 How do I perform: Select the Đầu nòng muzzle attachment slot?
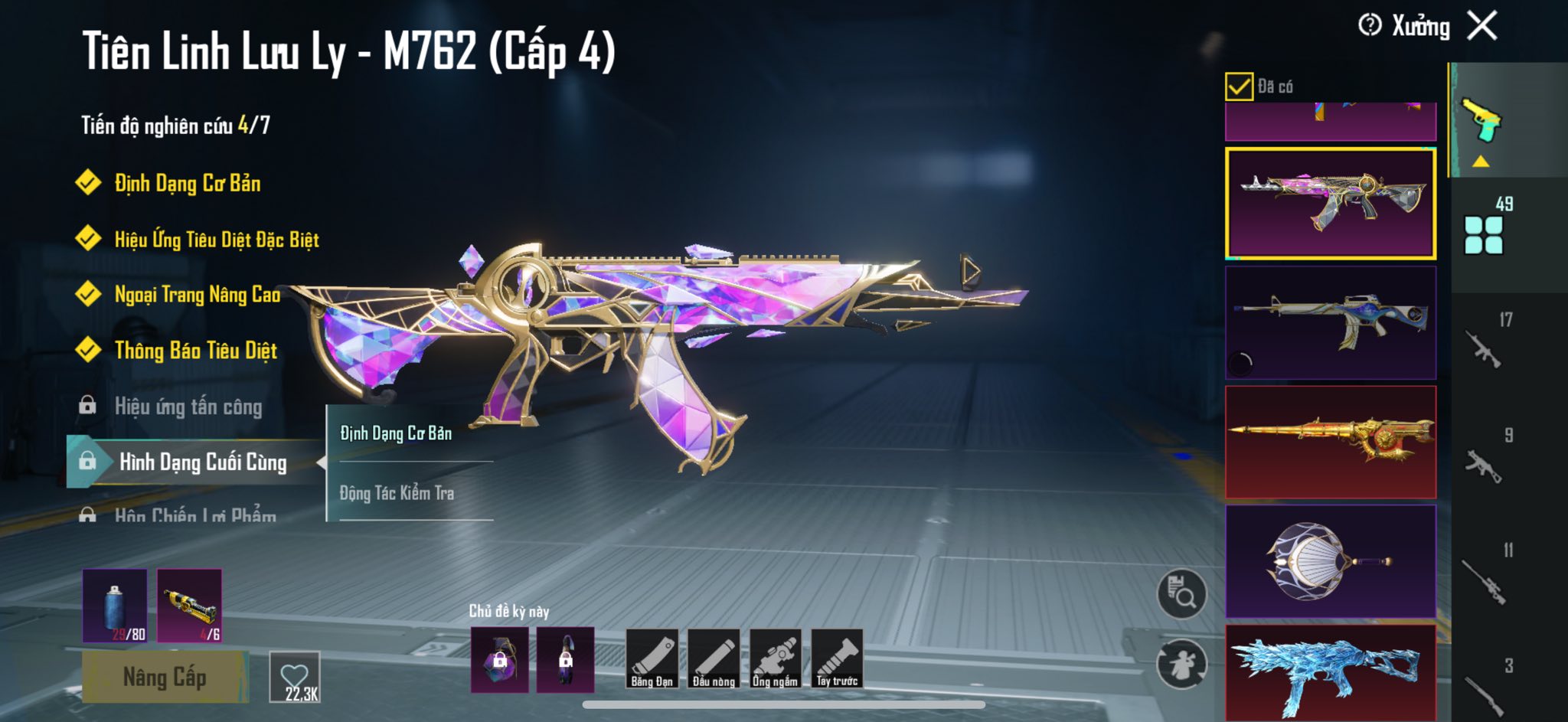pos(714,658)
